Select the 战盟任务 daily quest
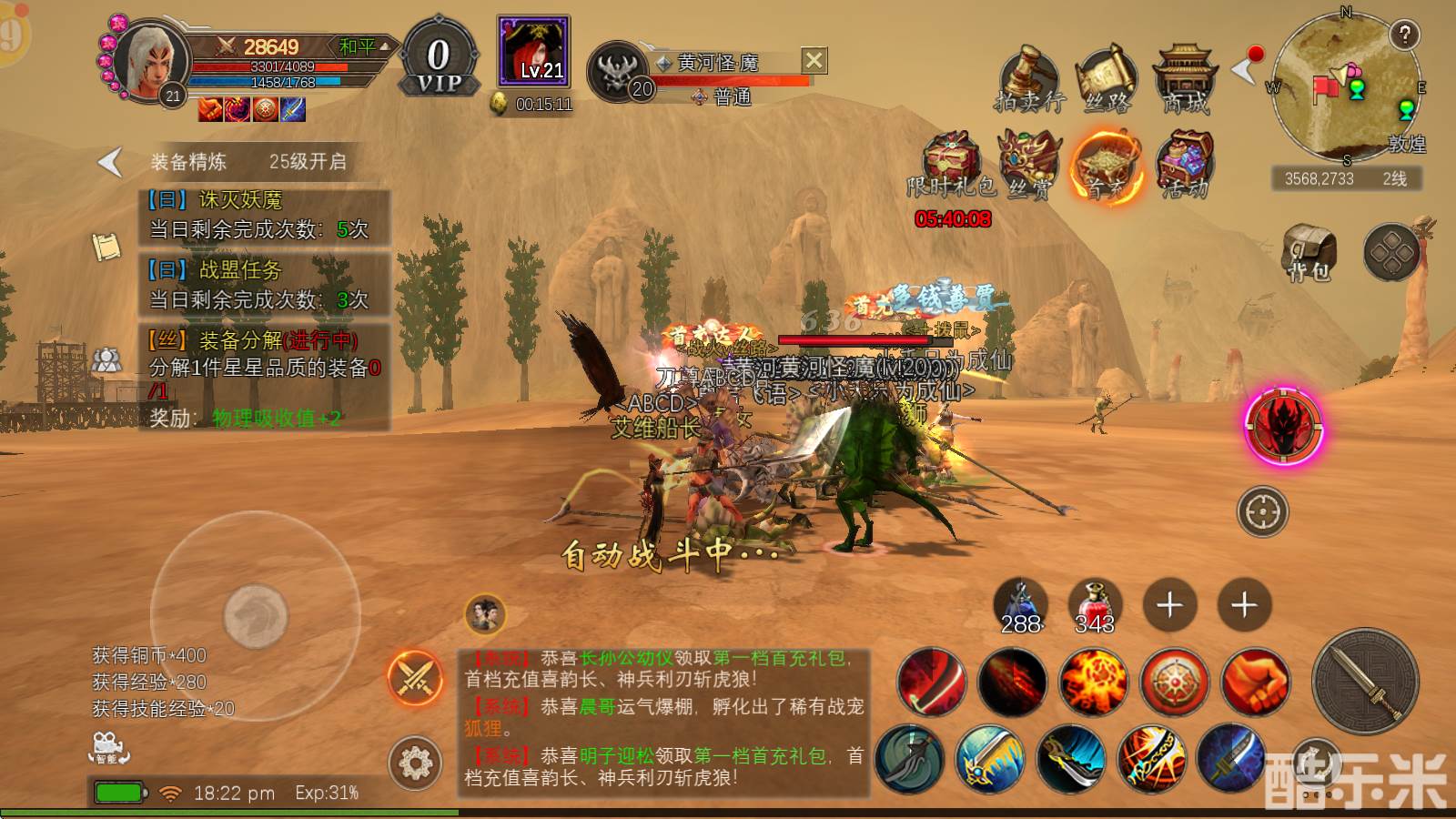Viewport: 1456px width, 819px height. (x=265, y=285)
